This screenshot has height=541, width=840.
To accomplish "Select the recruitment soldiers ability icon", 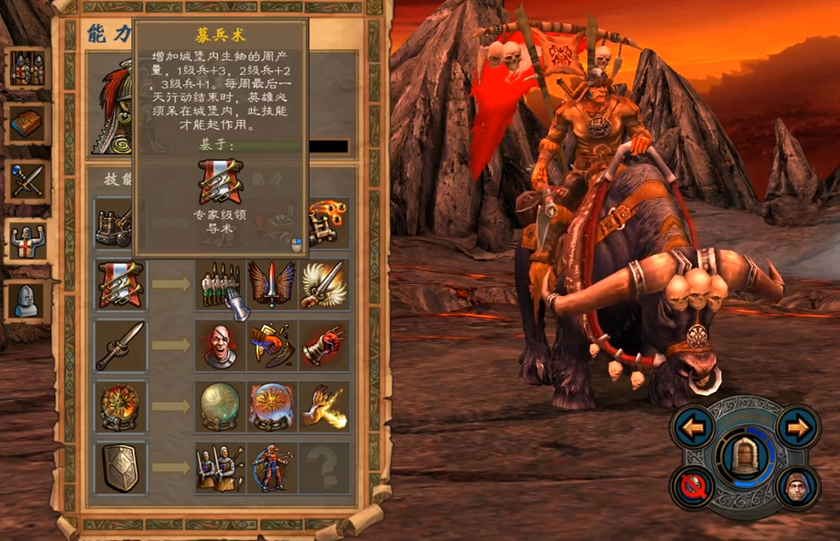I will (219, 285).
